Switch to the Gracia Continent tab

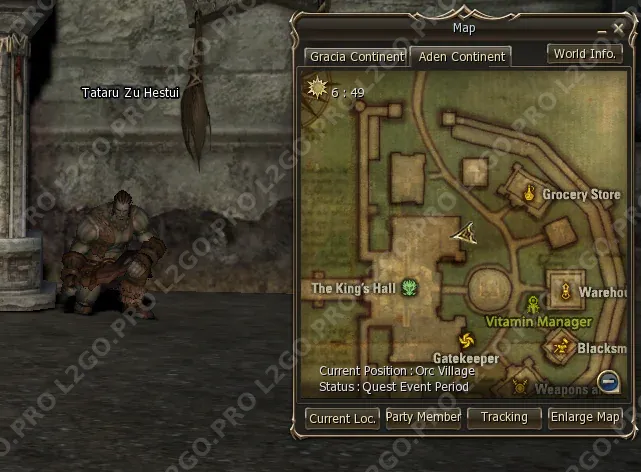(x=356, y=57)
